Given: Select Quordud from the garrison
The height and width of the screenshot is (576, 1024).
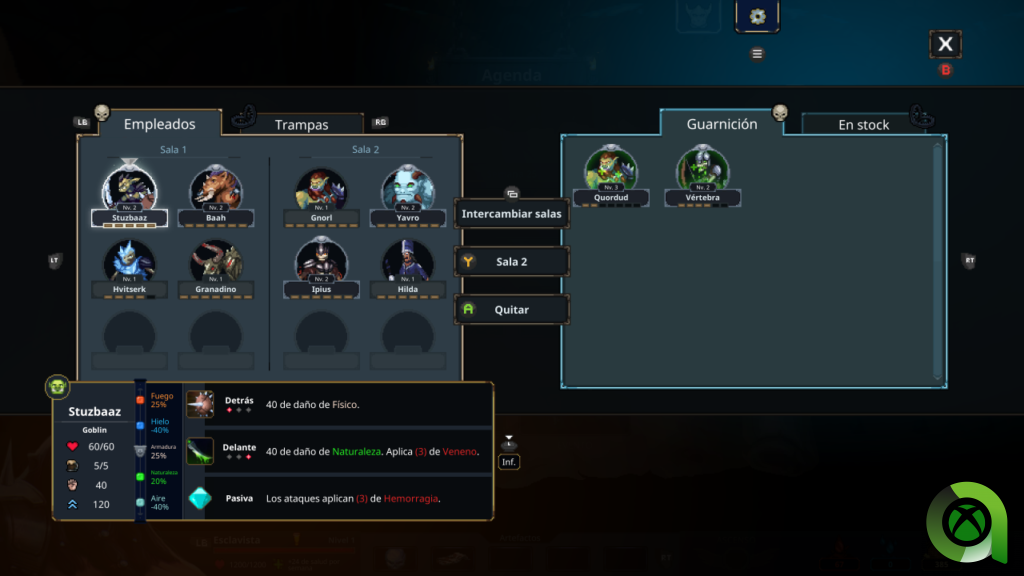Looking at the screenshot, I should (610, 171).
